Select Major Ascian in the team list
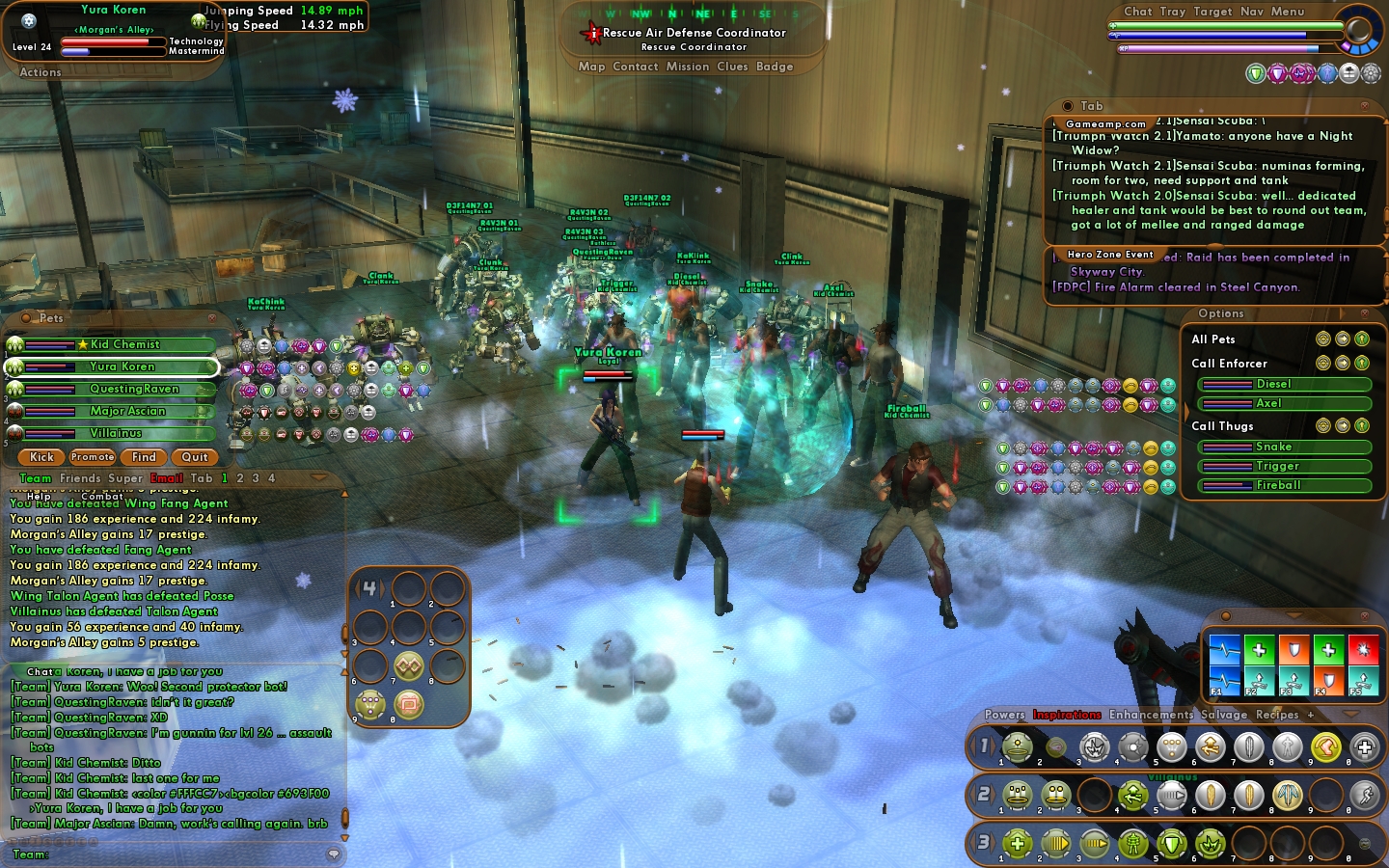 click(x=127, y=411)
